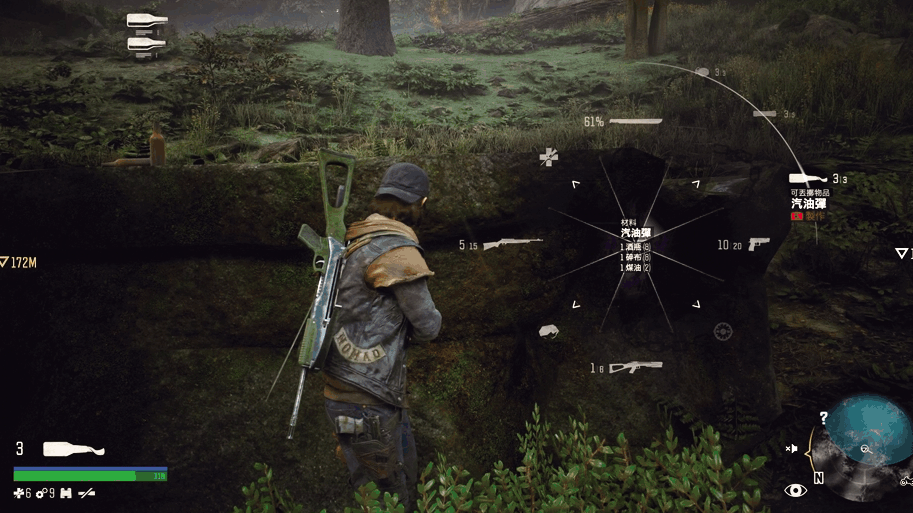
Task: Choose the pistol sidearm slot
Action: tap(758, 243)
